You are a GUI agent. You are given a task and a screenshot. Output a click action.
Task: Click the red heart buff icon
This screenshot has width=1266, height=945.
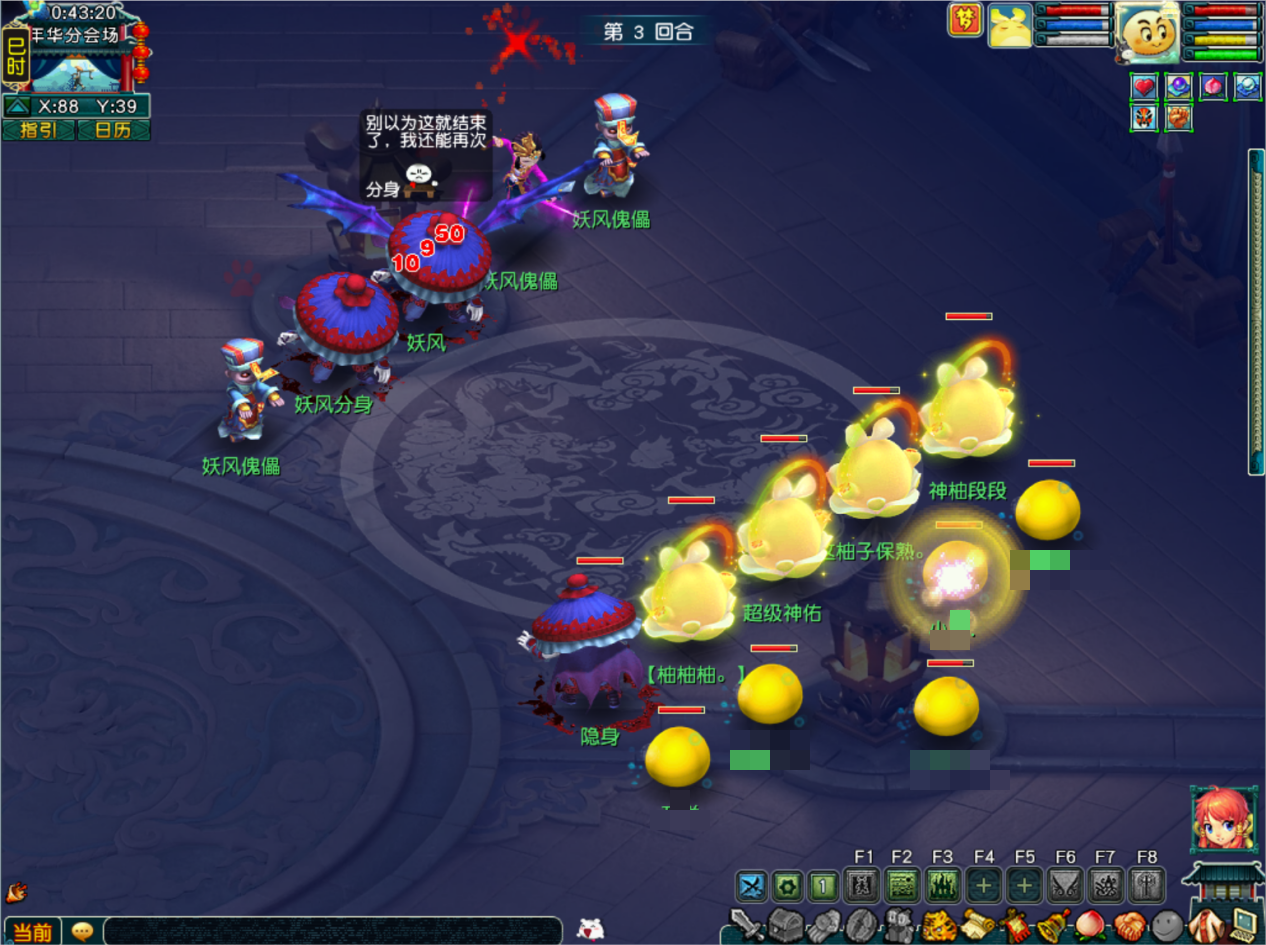click(1145, 87)
